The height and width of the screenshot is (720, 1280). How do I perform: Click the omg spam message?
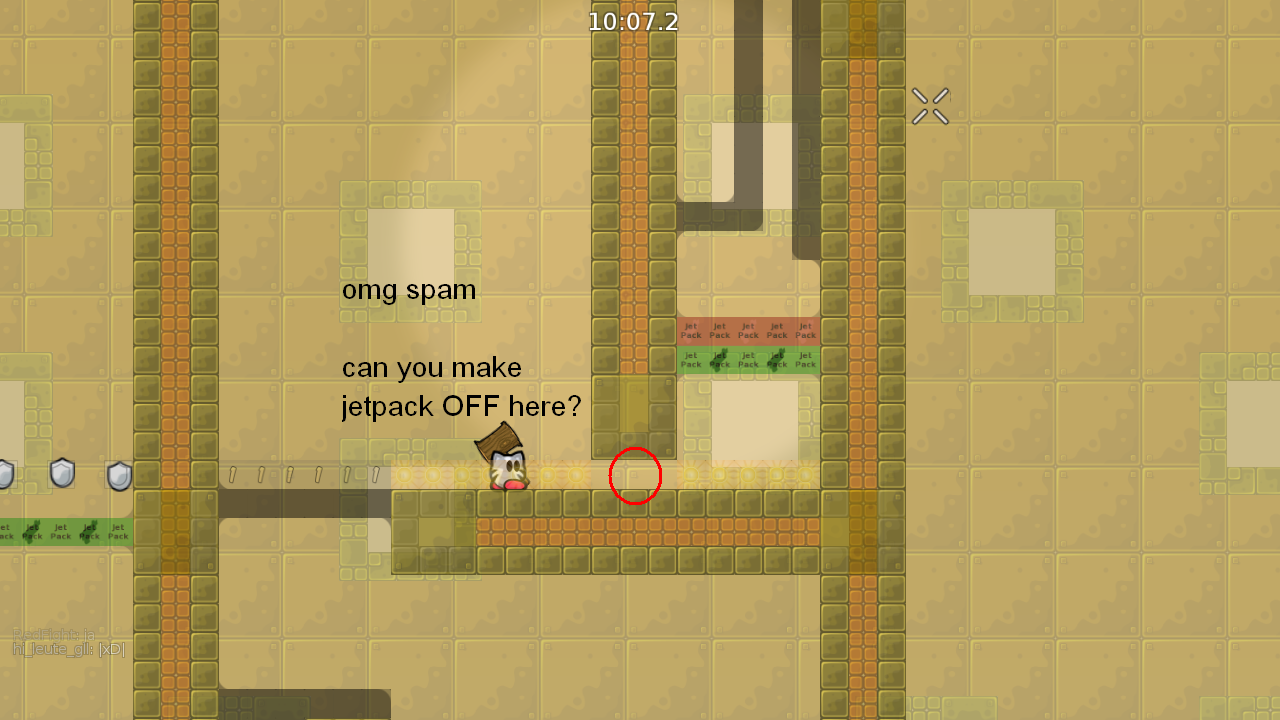(x=409, y=290)
